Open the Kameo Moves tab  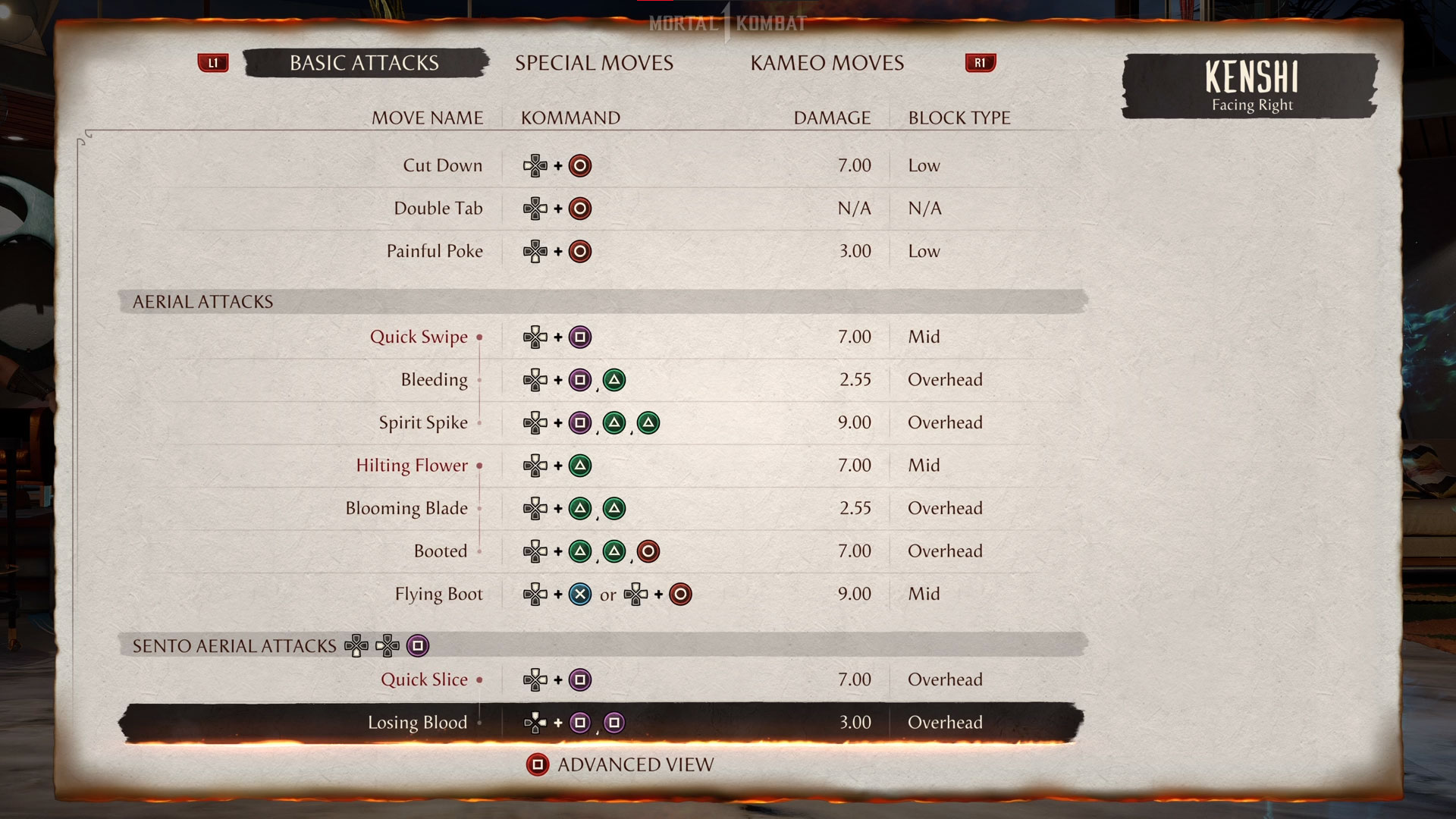click(827, 63)
